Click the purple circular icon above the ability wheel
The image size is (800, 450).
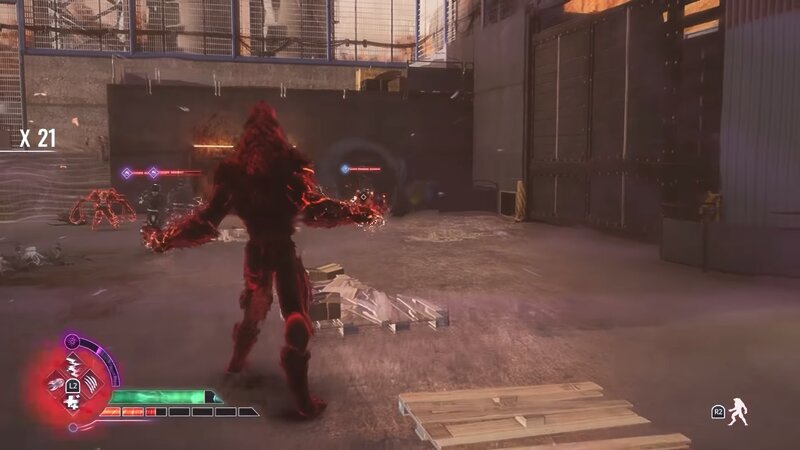point(72,342)
